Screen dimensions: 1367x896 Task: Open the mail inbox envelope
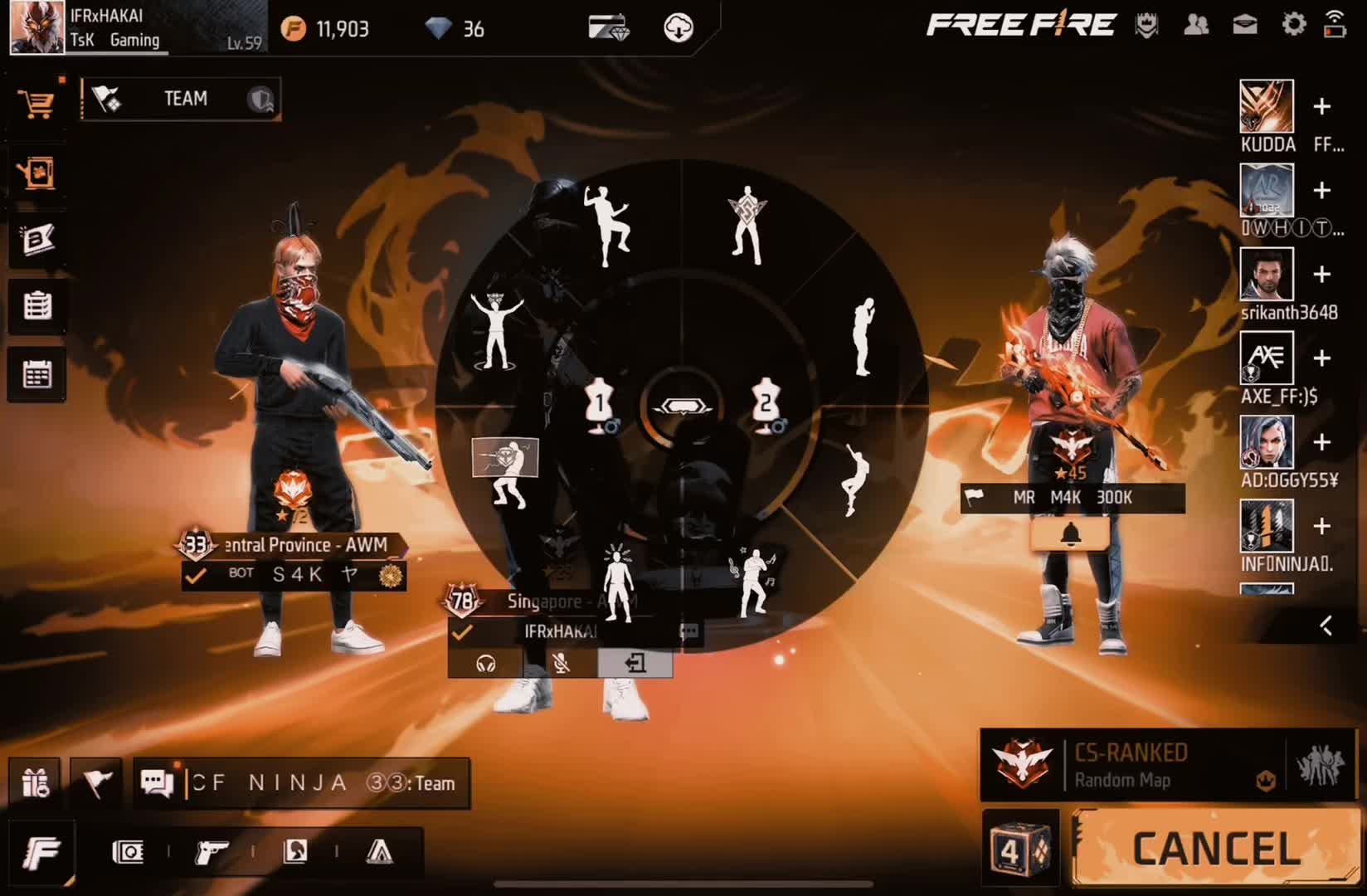coord(1244,25)
